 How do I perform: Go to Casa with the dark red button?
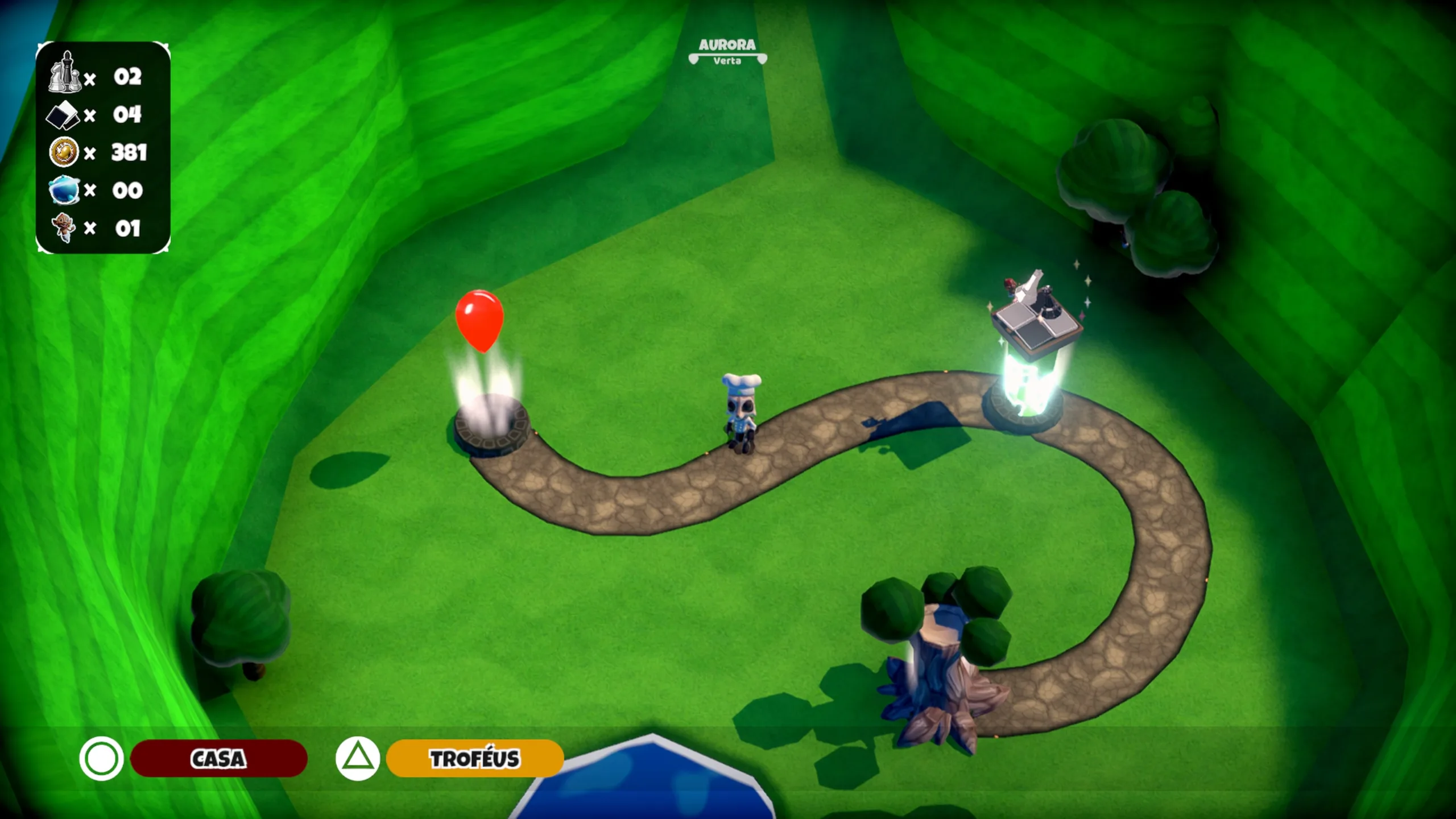tap(218, 758)
